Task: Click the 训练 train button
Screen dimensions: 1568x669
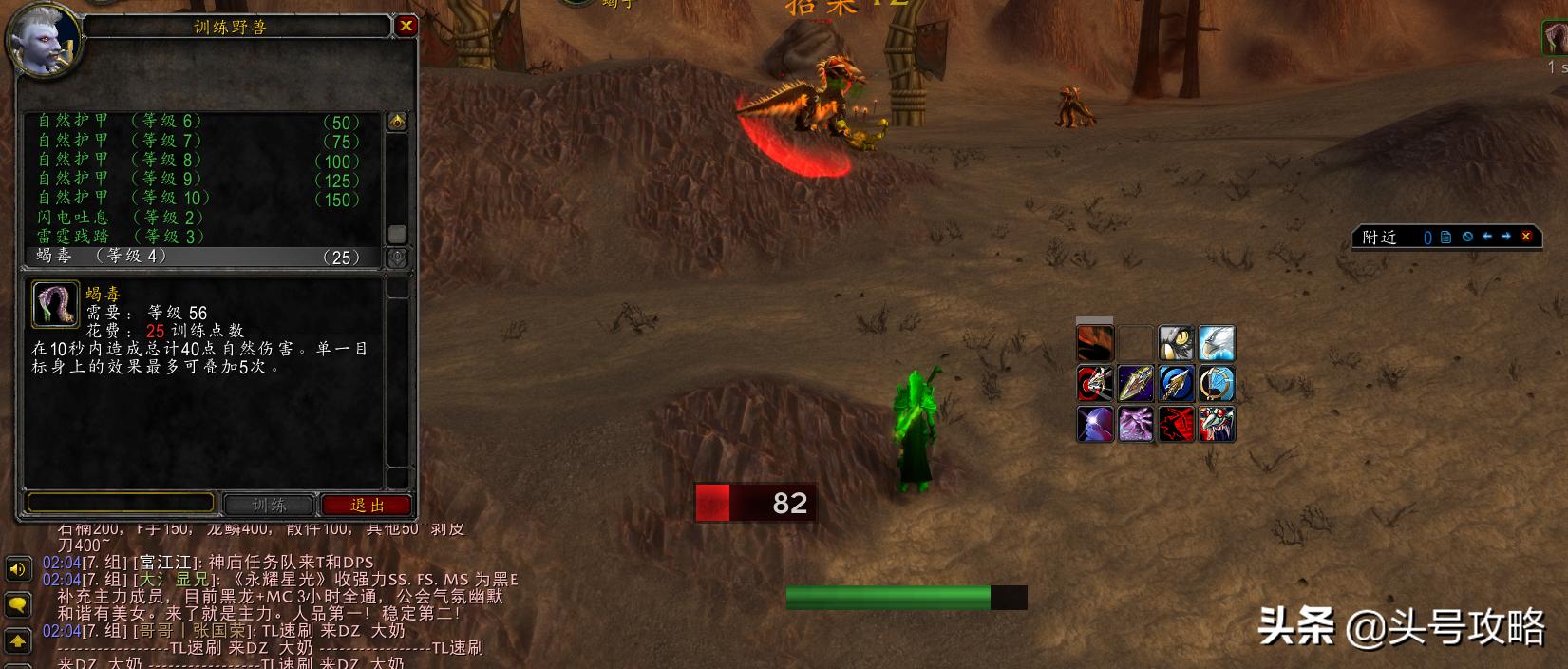Action: [x=269, y=505]
